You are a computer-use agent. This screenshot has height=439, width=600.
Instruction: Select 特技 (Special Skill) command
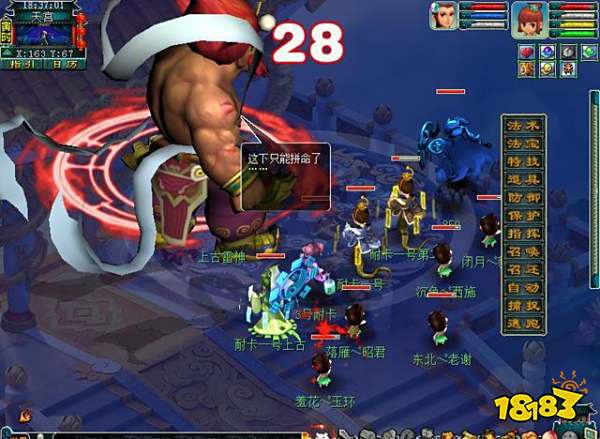tap(523, 162)
